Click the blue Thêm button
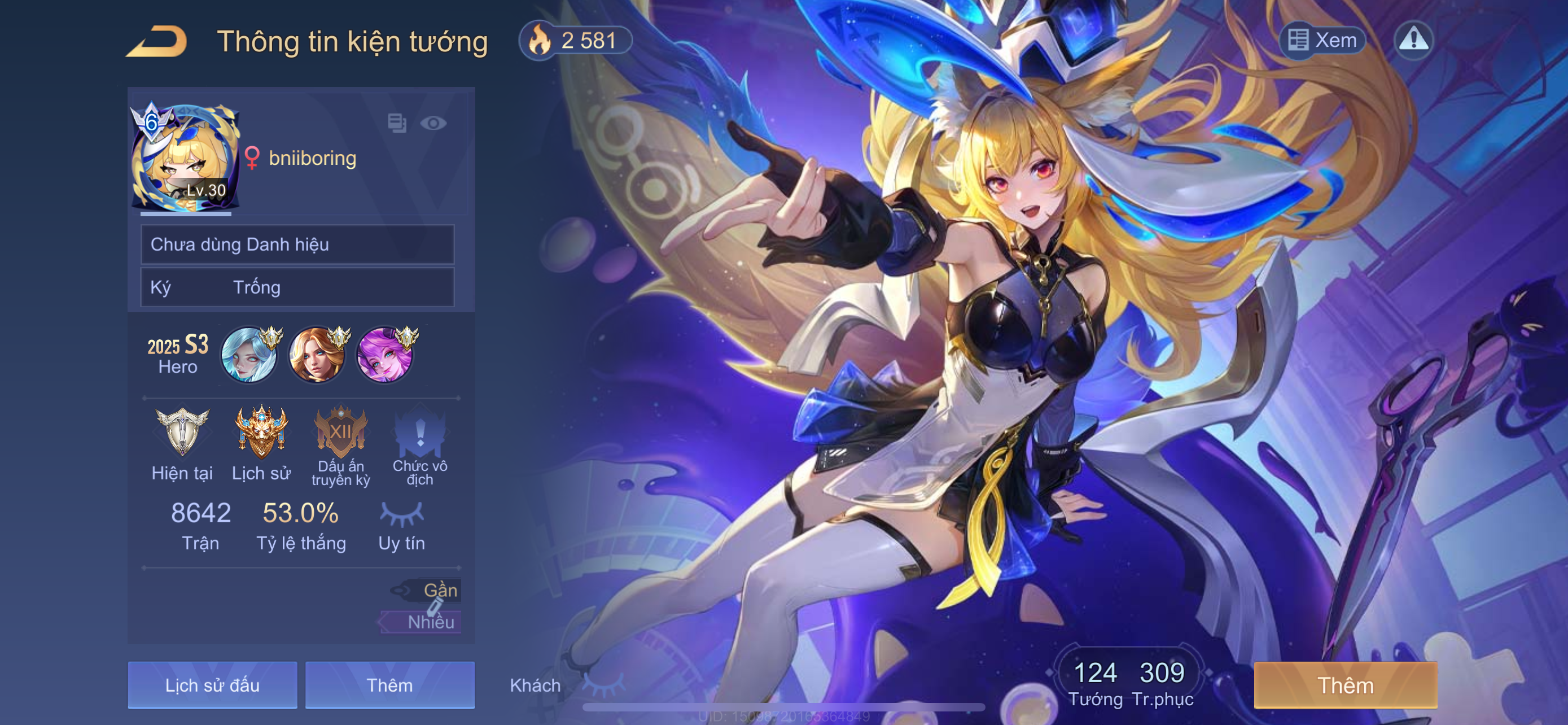1568x725 pixels. pos(389,685)
